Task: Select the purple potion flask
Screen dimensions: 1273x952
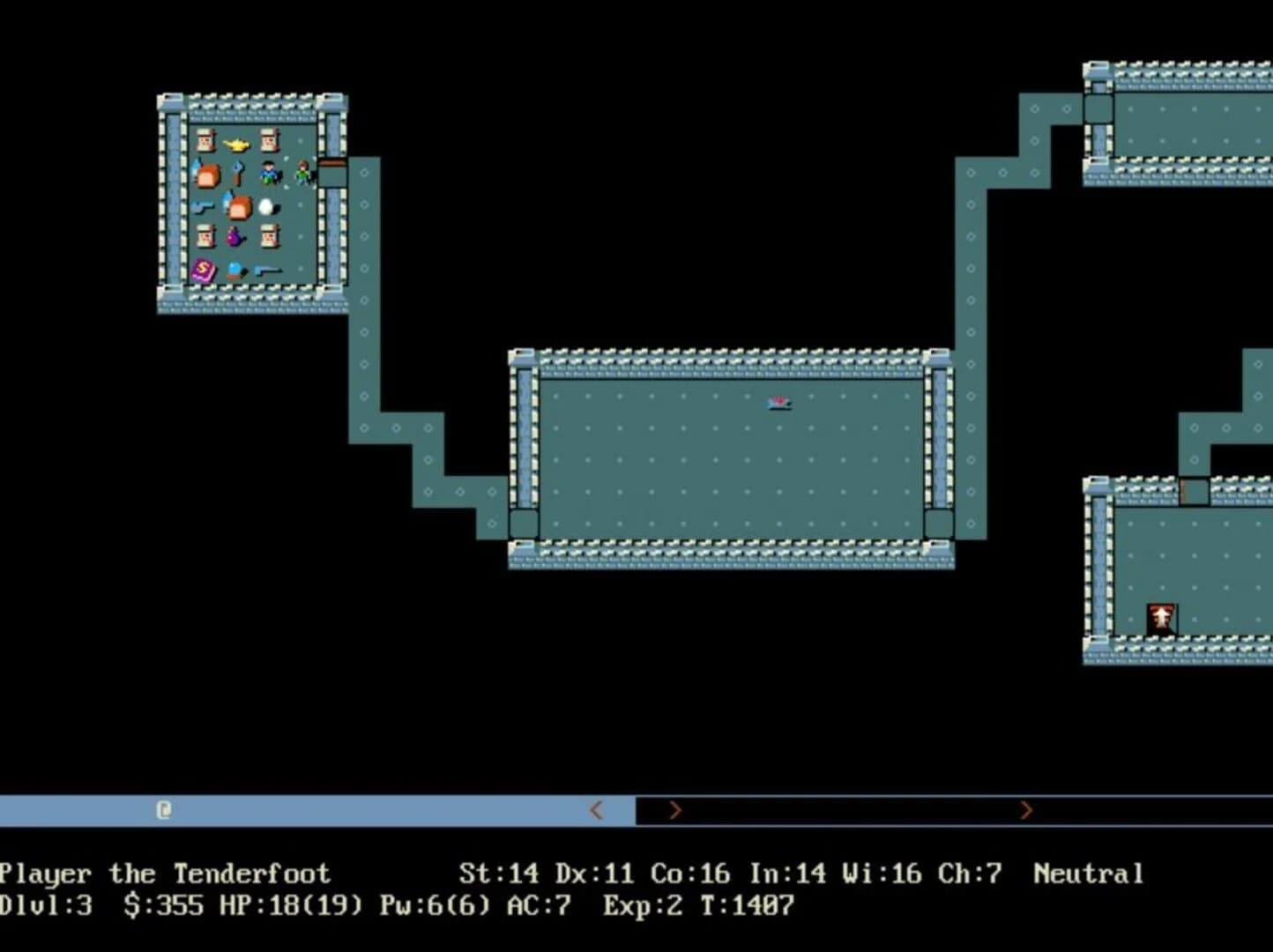Action: coord(235,236)
